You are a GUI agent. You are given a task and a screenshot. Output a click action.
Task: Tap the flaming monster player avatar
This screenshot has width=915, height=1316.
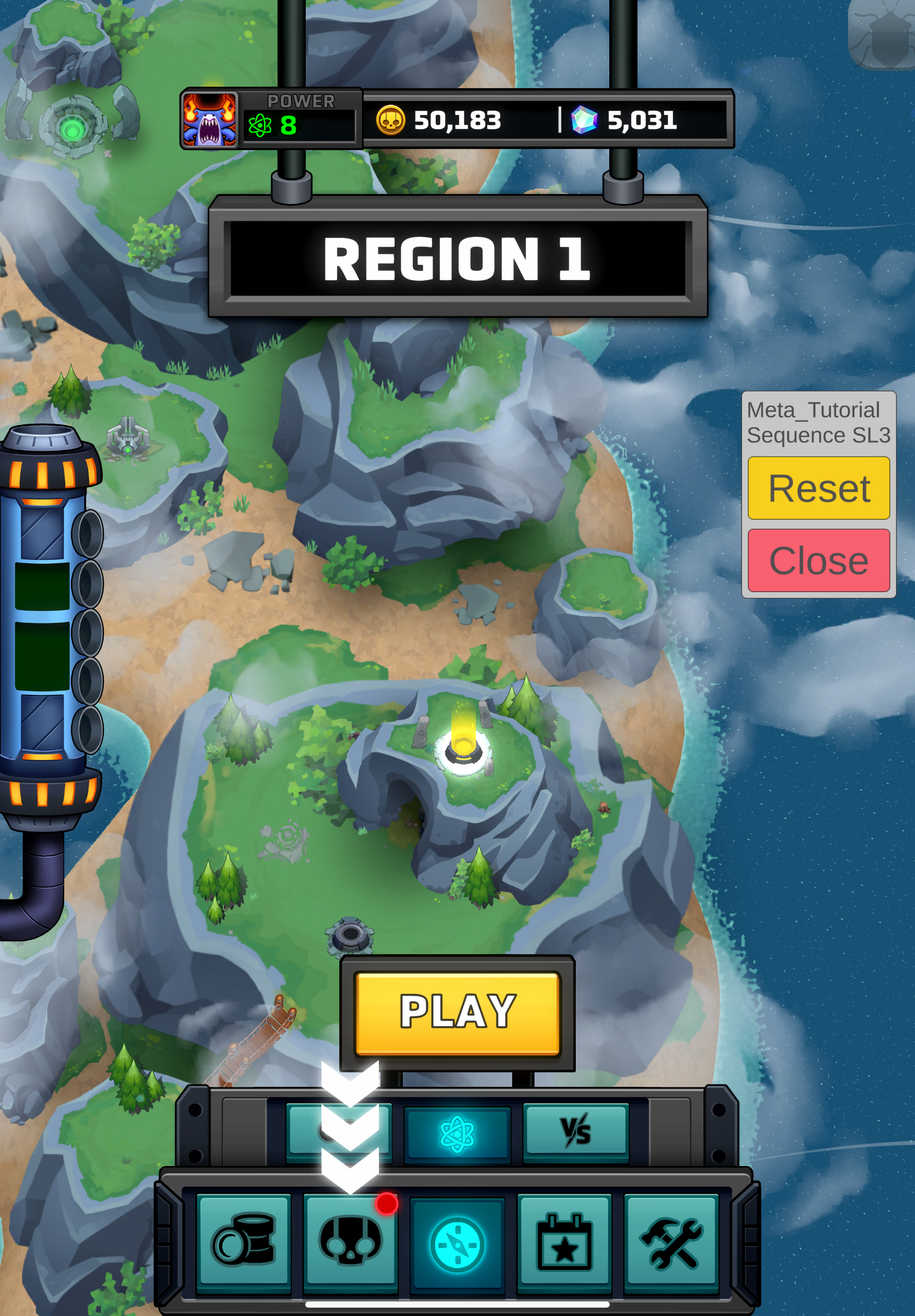(x=210, y=120)
